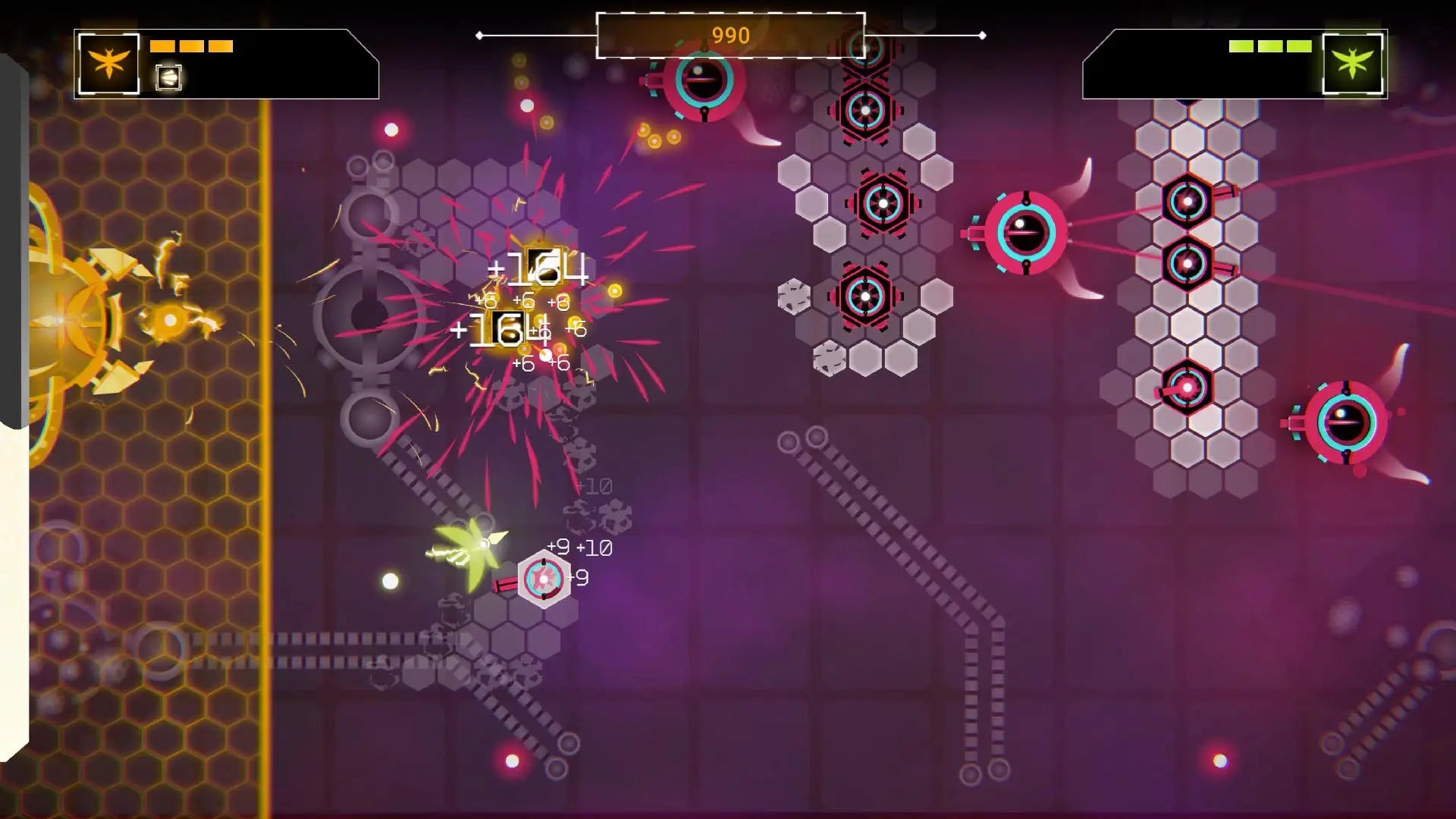Click the orange wasp player emblem

coord(108,64)
